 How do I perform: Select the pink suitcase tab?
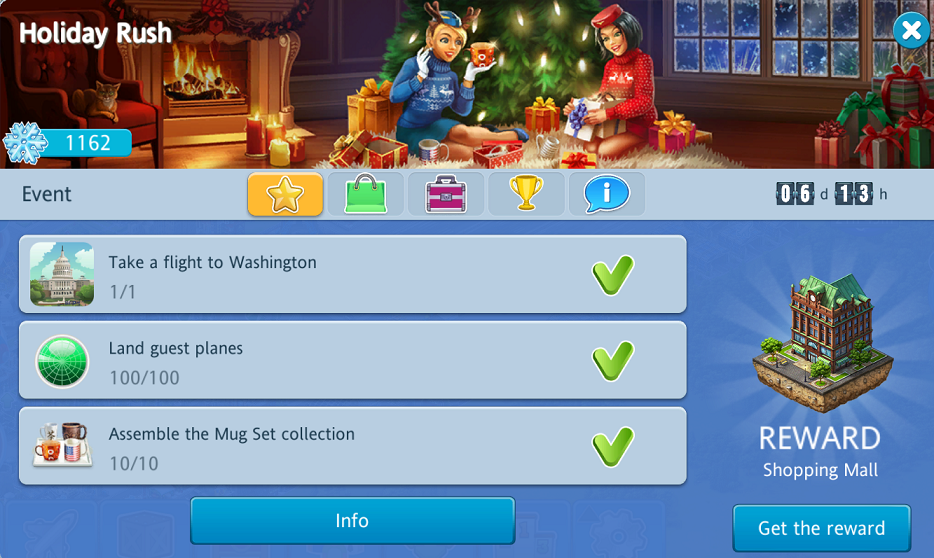[x=445, y=194]
